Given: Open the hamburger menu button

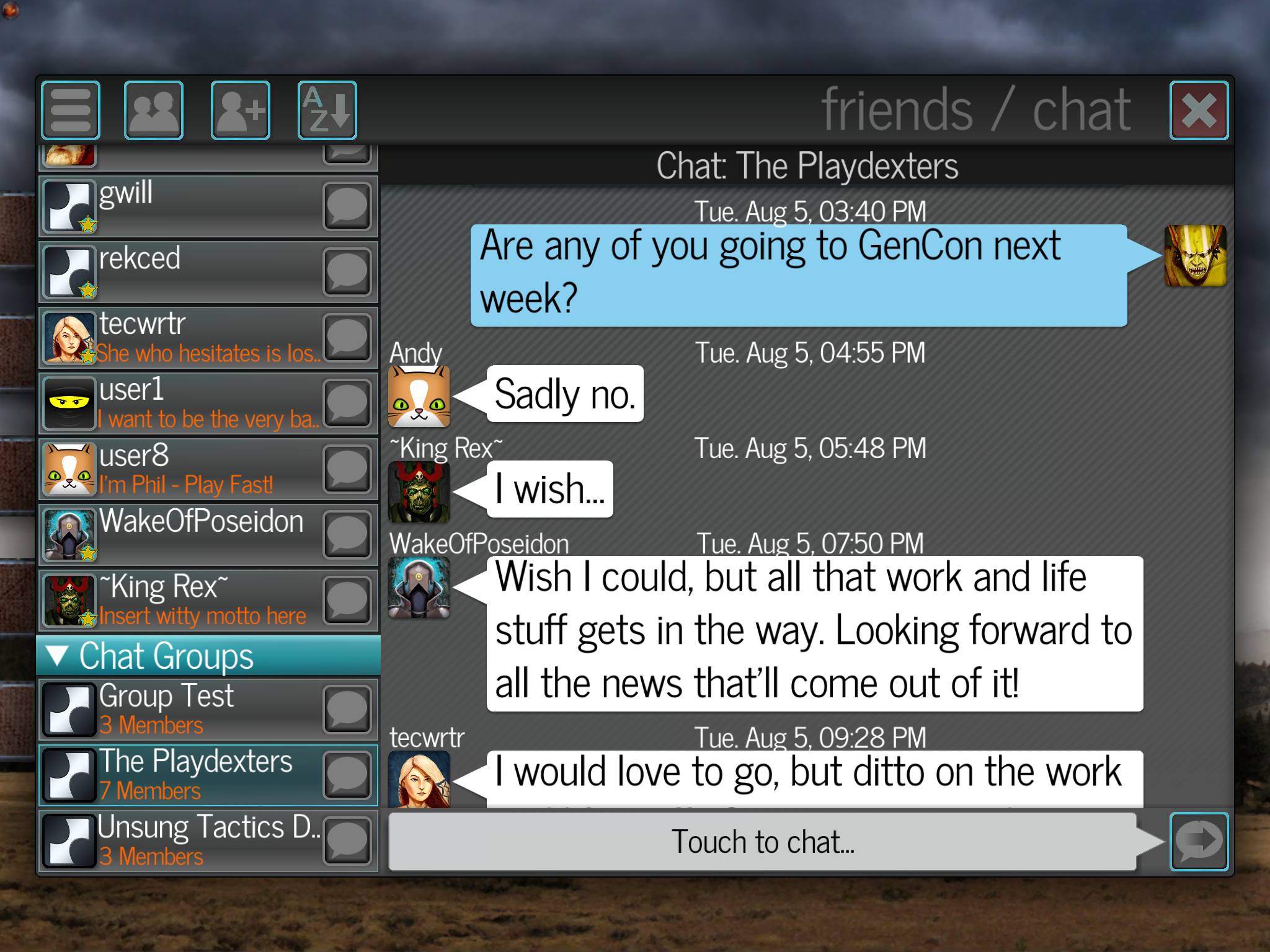Looking at the screenshot, I should coord(71,111).
